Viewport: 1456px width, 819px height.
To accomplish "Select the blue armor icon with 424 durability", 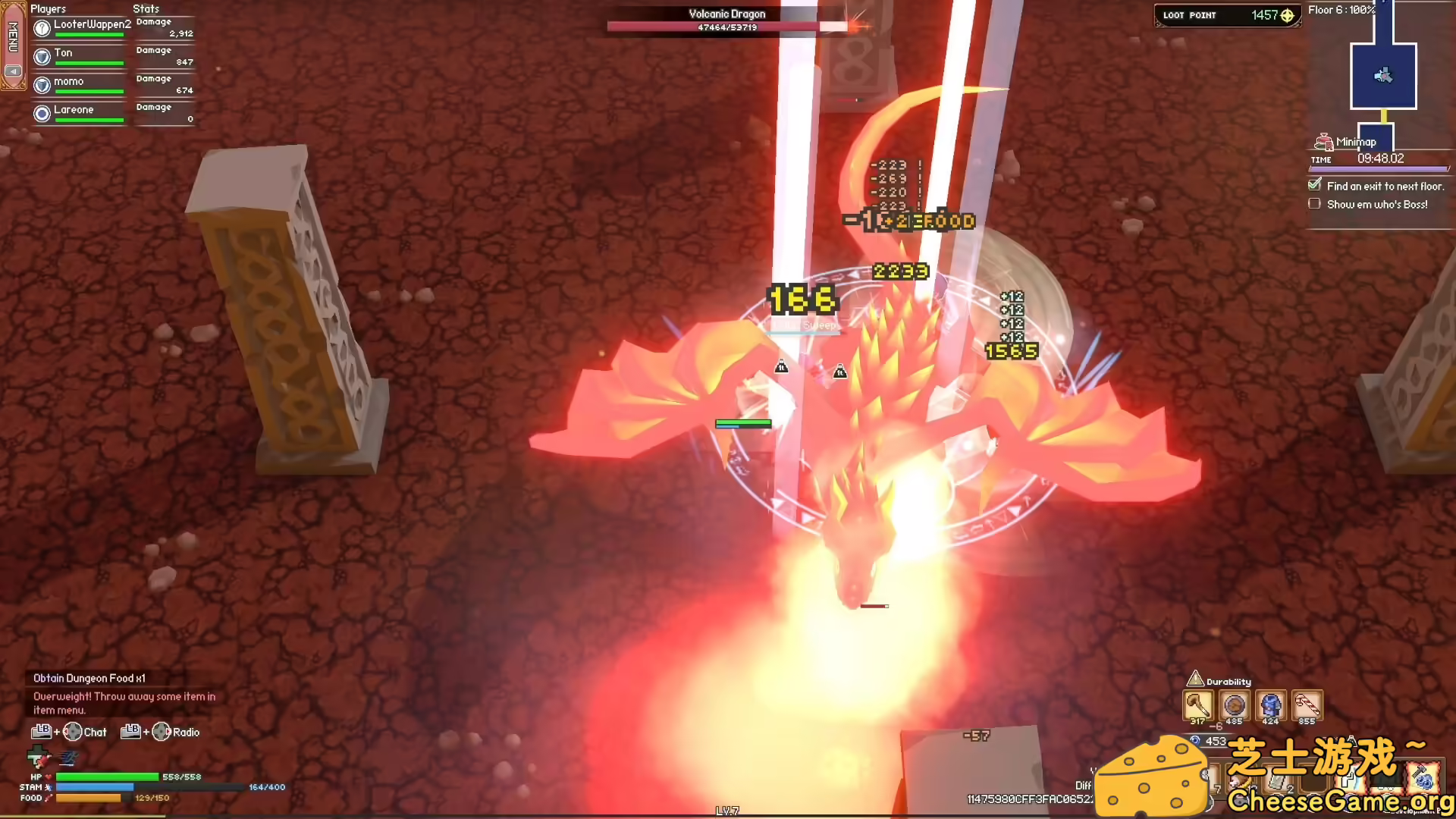I will pos(1271,705).
